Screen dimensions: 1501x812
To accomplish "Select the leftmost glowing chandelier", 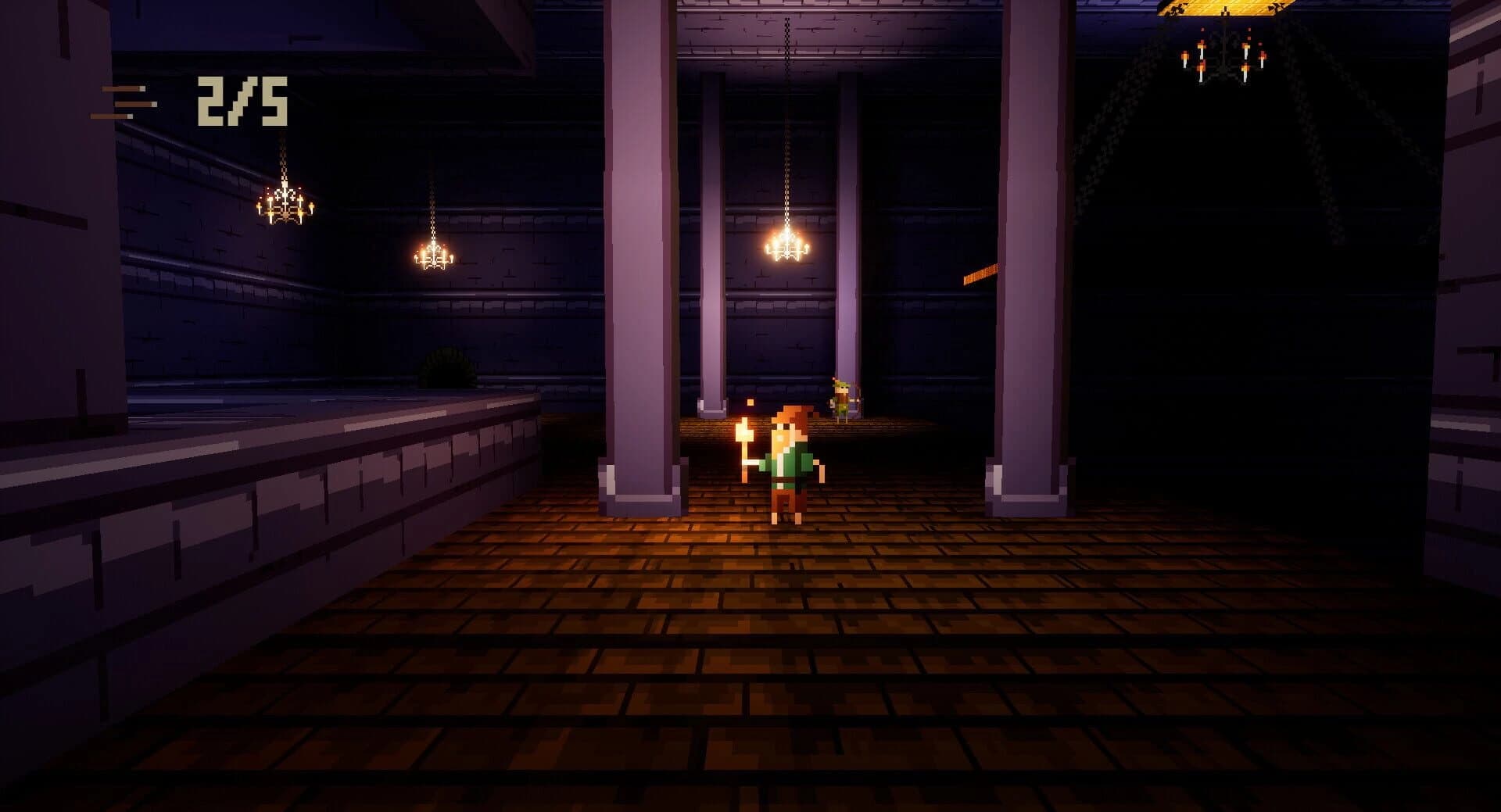I will pos(287,205).
